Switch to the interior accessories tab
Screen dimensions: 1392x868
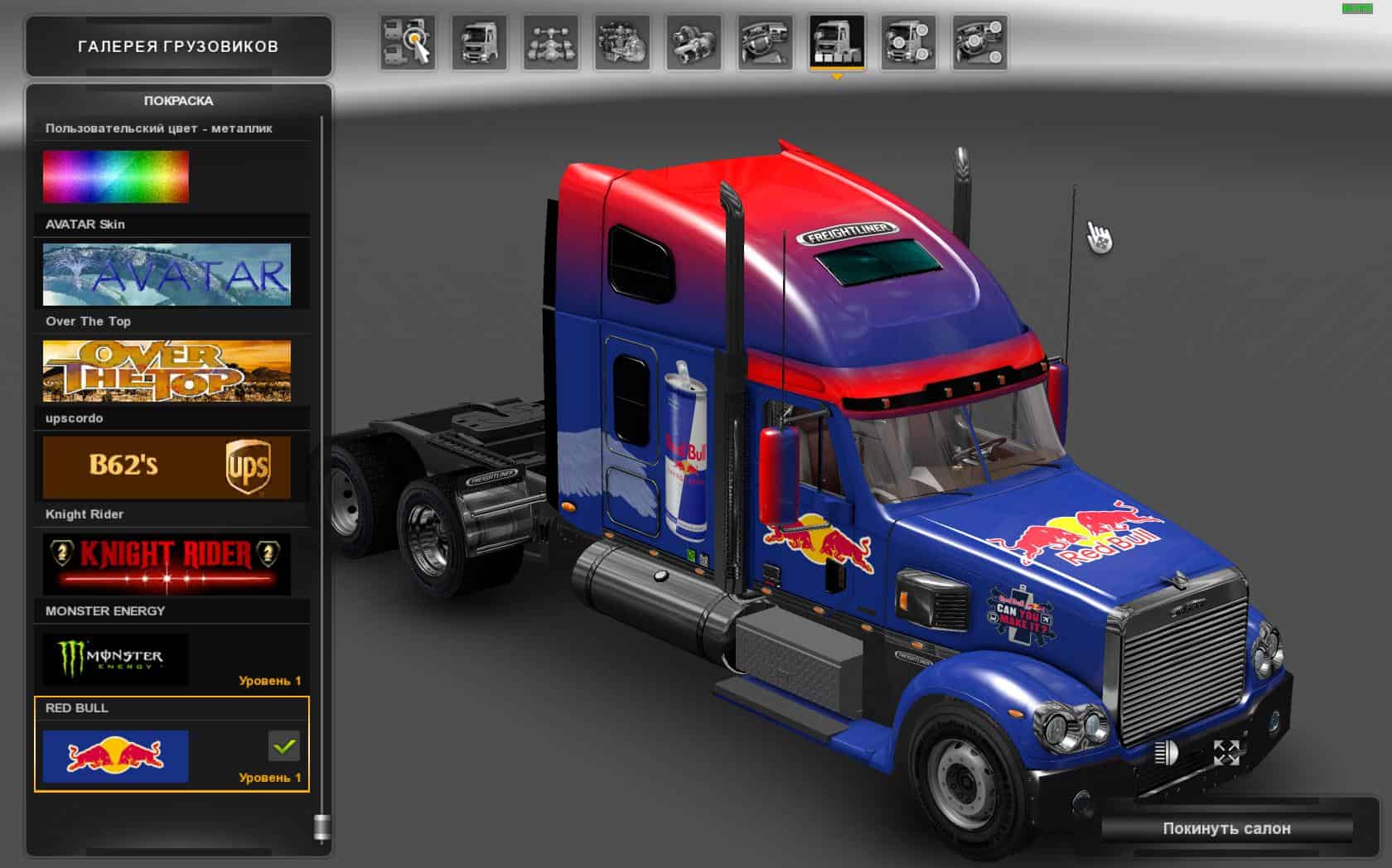coord(979,42)
